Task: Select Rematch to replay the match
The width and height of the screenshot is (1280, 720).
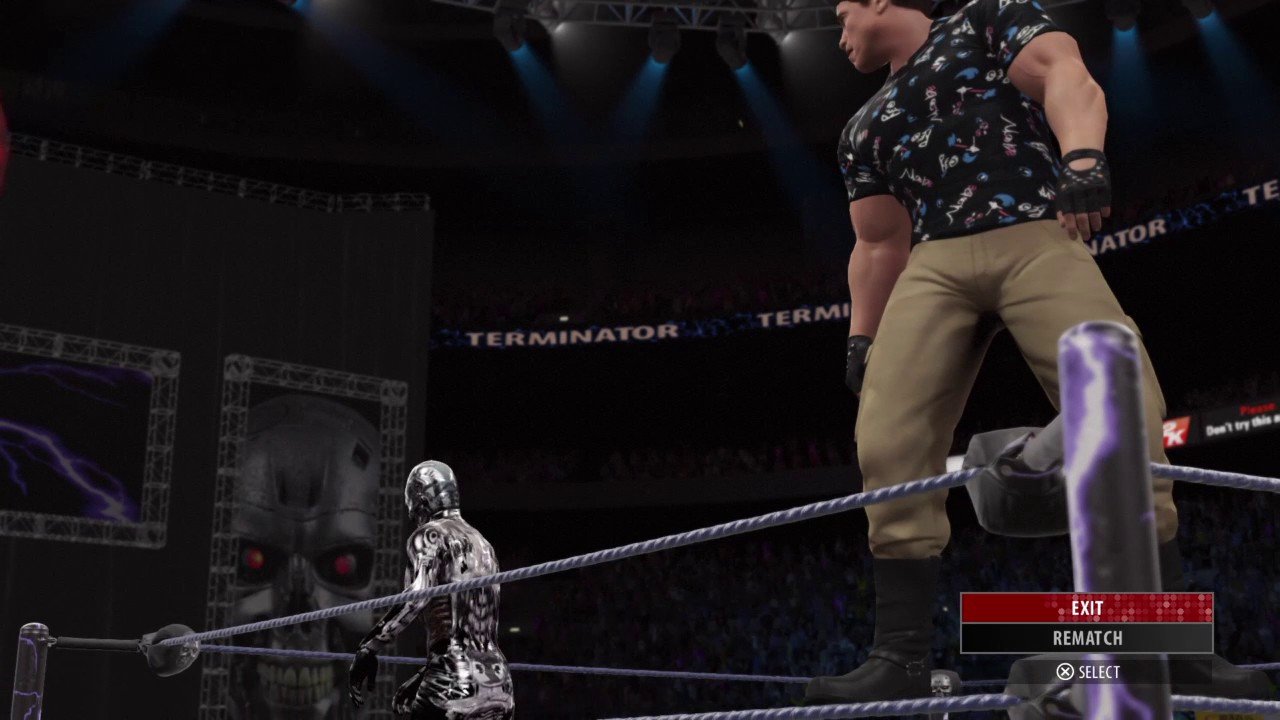Action: click(1086, 638)
